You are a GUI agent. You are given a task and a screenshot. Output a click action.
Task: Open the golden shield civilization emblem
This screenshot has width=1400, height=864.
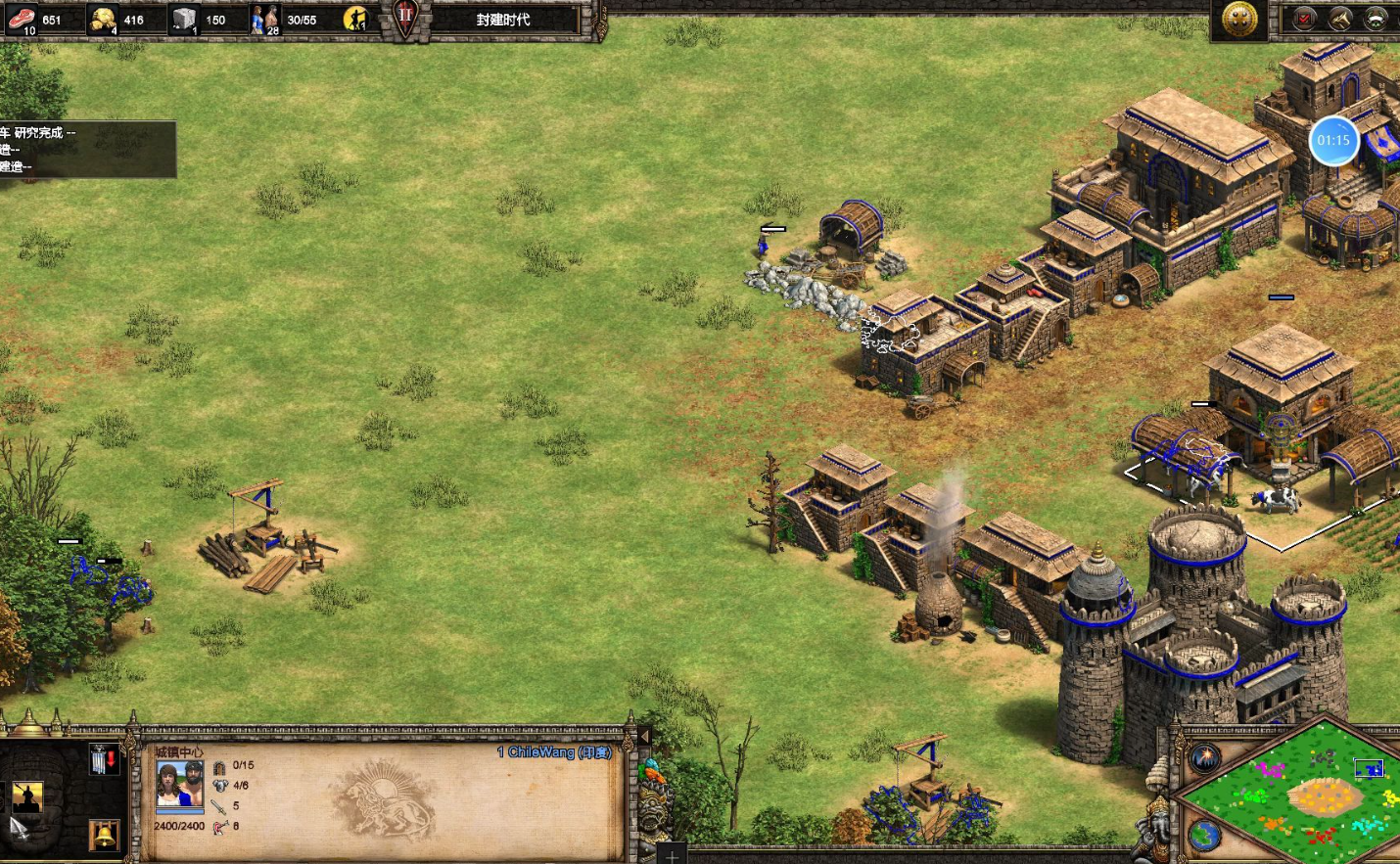[1239, 19]
